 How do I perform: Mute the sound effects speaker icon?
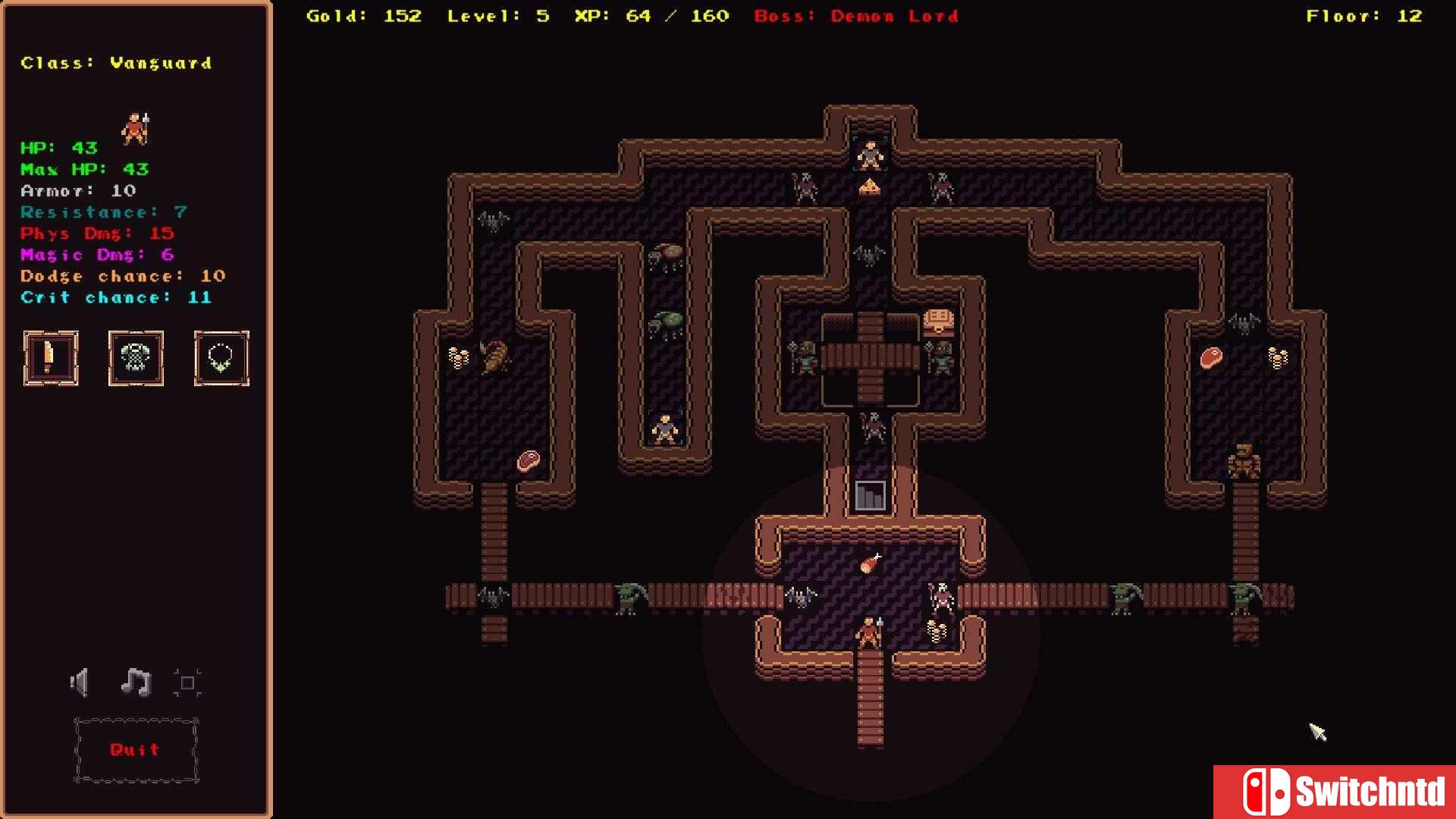pos(79,682)
